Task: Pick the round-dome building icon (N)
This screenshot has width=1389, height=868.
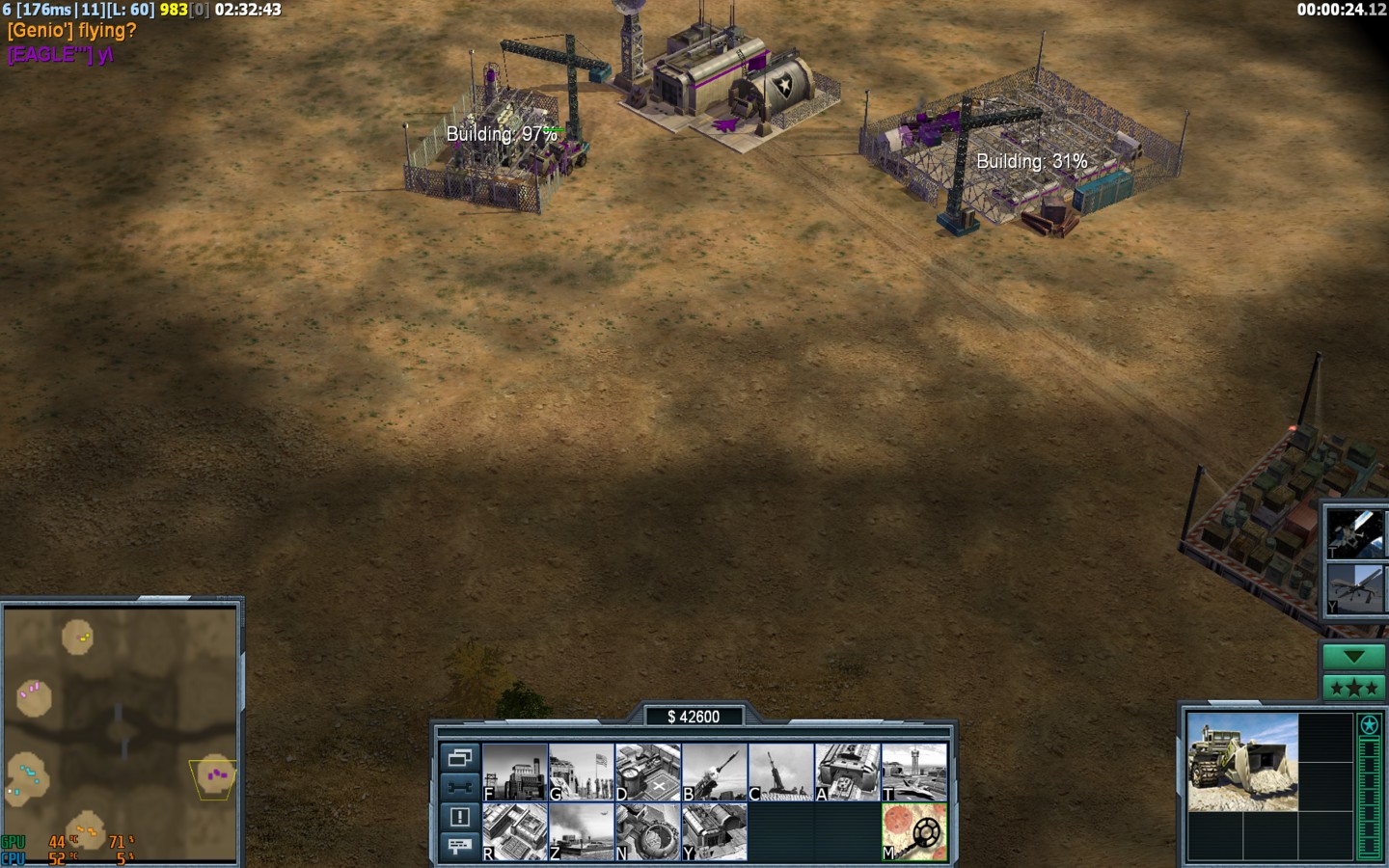Action: [648, 832]
